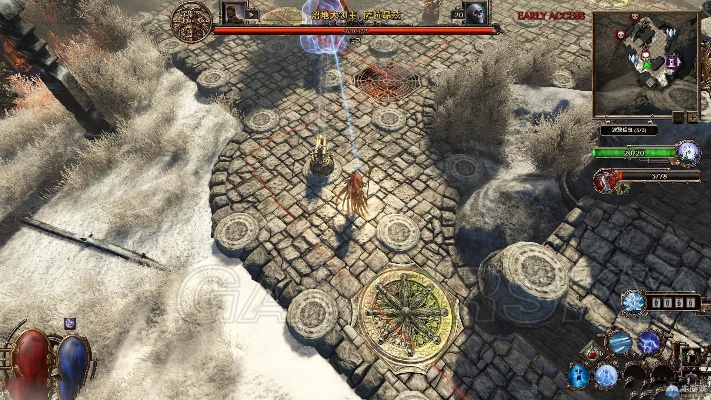
Task: Zoom out the minimap with minus button
Action: point(677,117)
